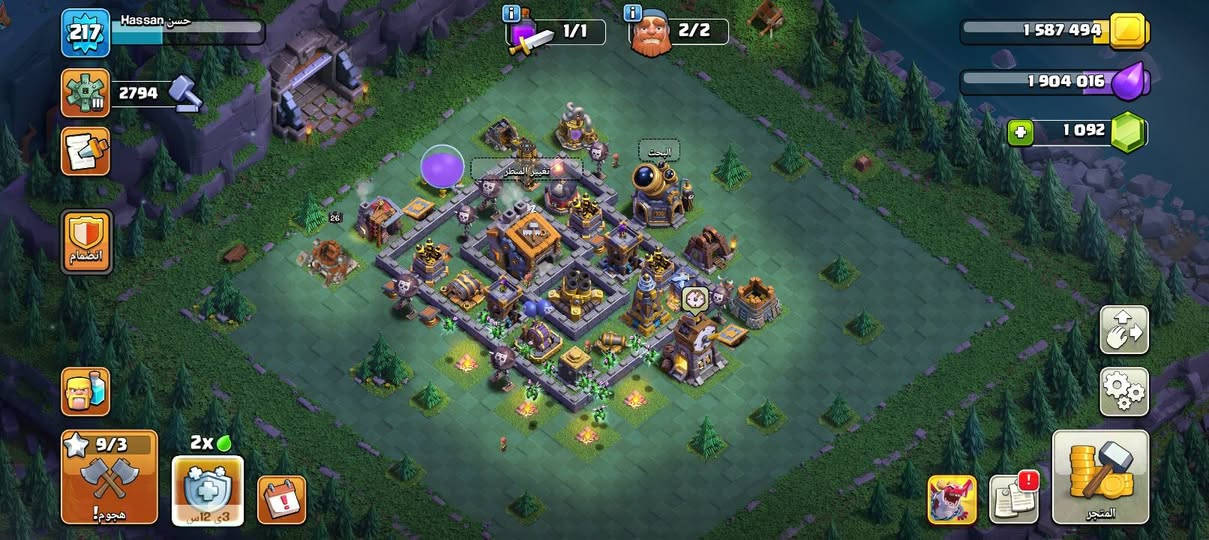Open the builder trophy league badge
The image size is (1209, 540).
(85, 93)
